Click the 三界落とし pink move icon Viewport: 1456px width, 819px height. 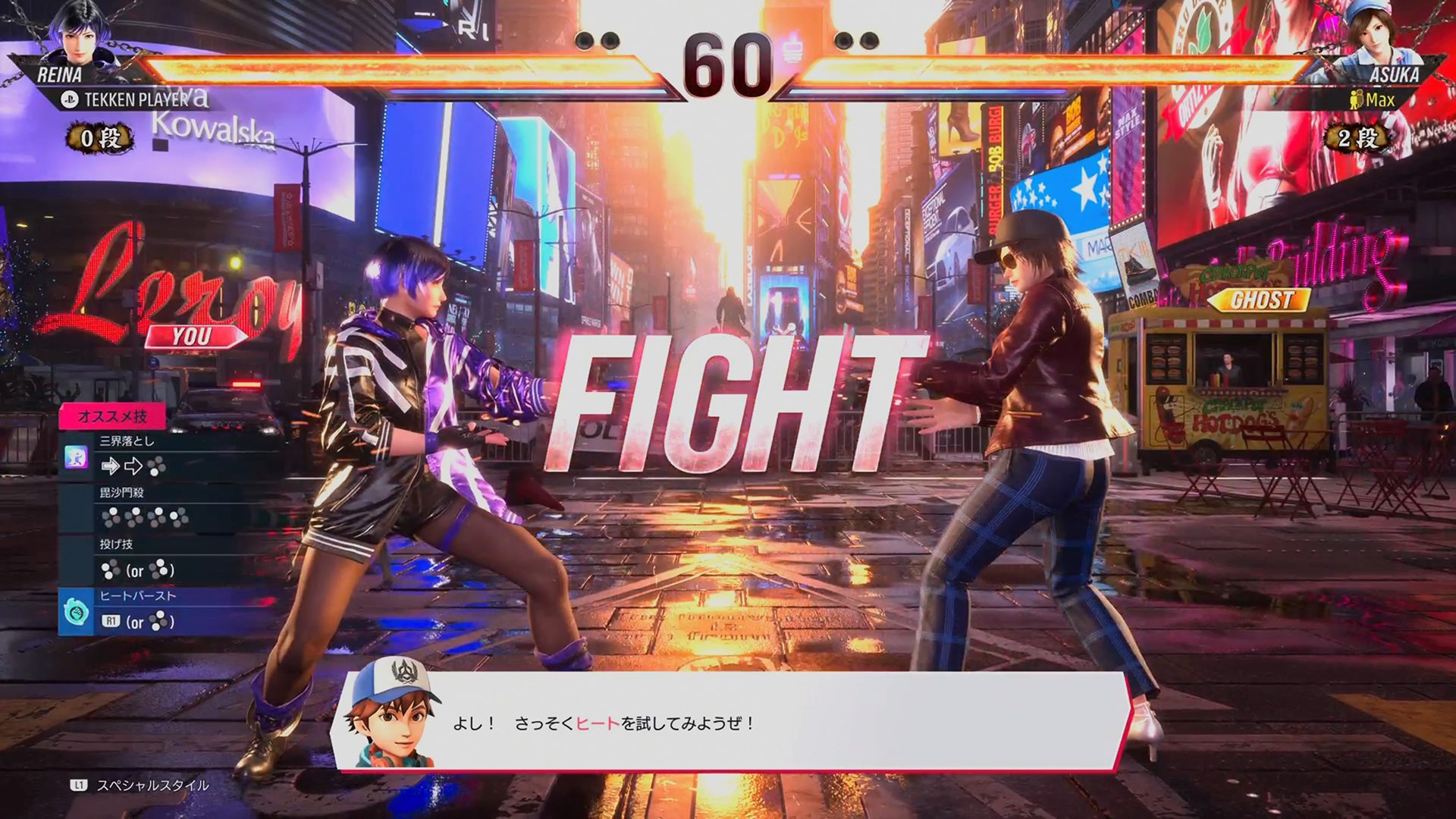tap(76, 457)
